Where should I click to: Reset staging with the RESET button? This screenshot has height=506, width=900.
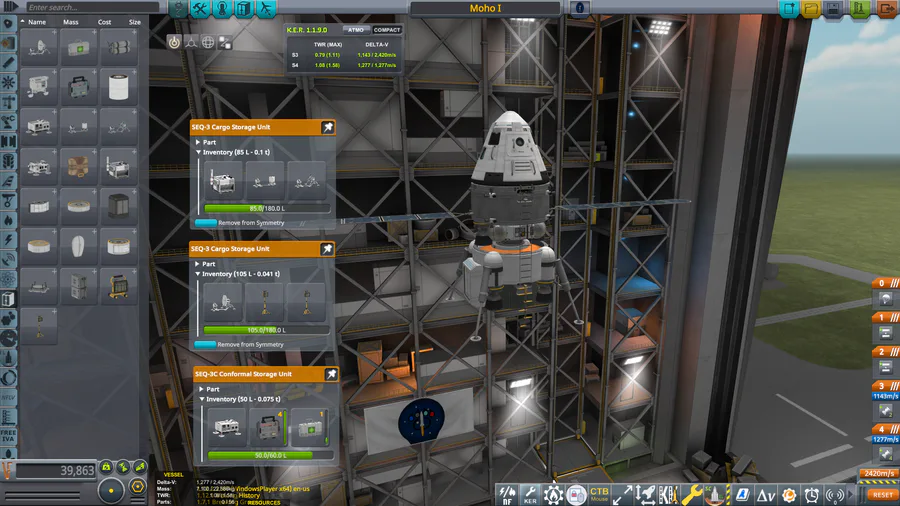[882, 494]
